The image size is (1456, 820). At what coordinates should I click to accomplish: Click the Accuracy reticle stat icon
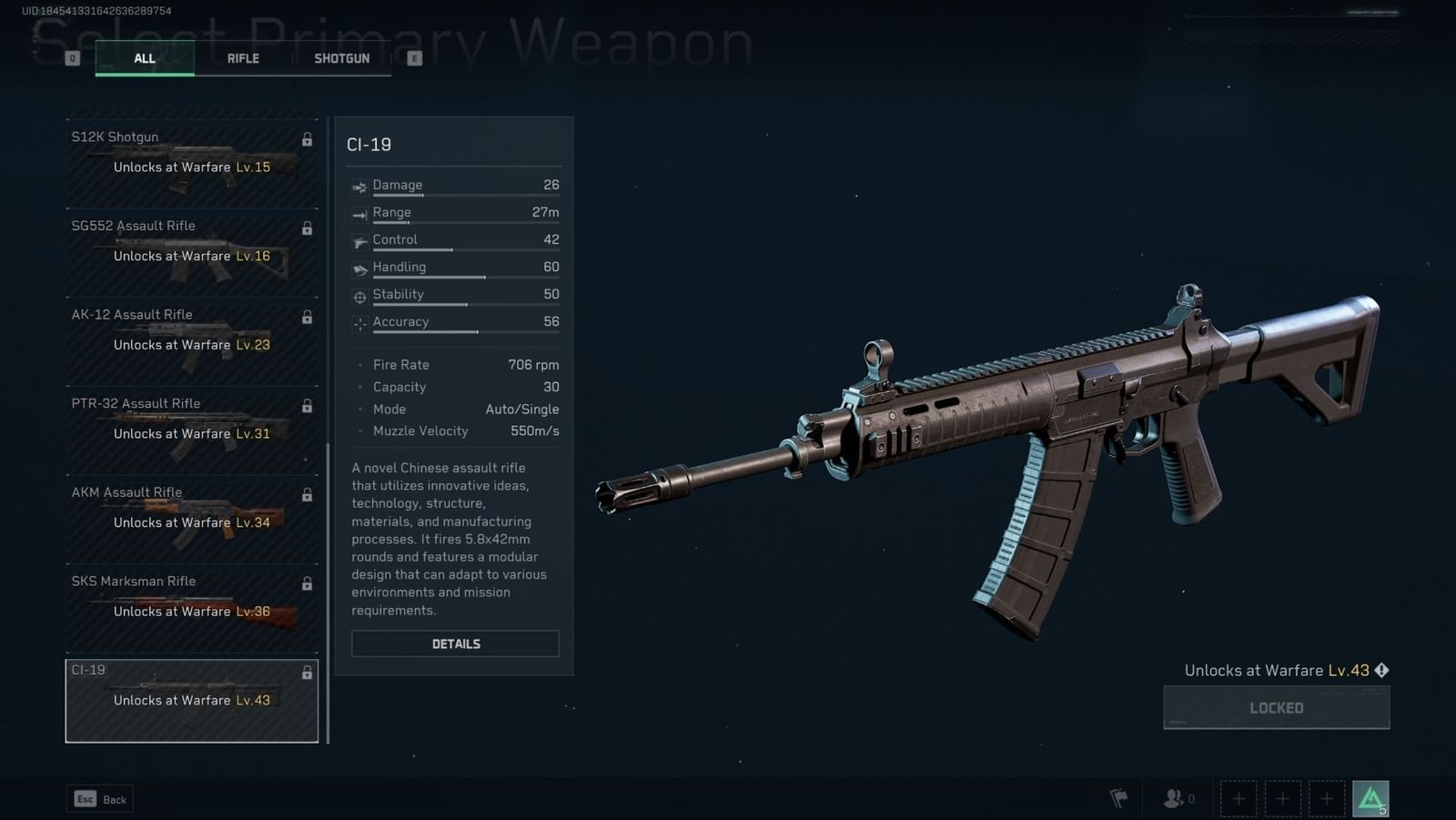click(360, 321)
